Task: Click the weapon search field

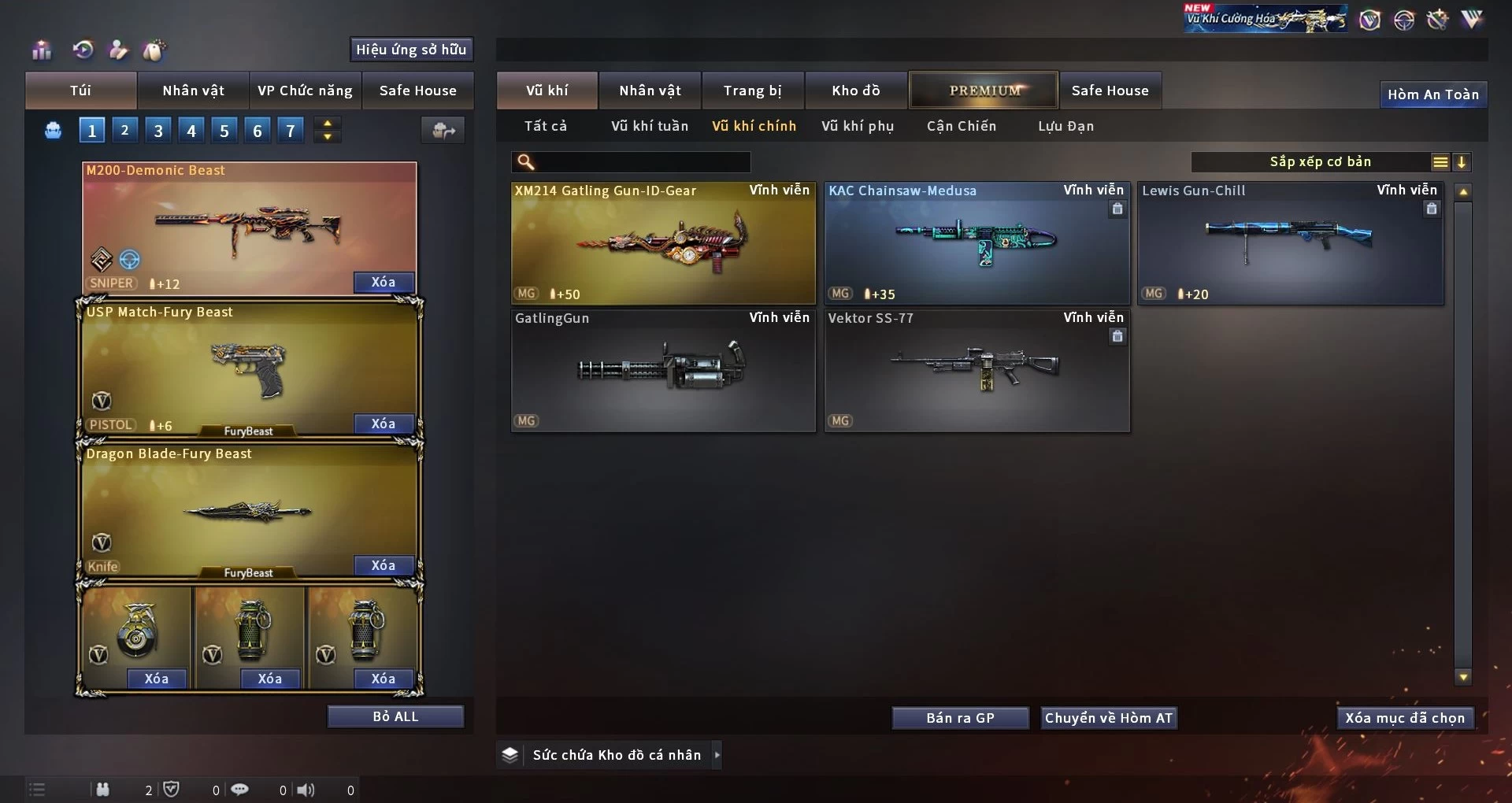Action: pyautogui.click(x=642, y=162)
